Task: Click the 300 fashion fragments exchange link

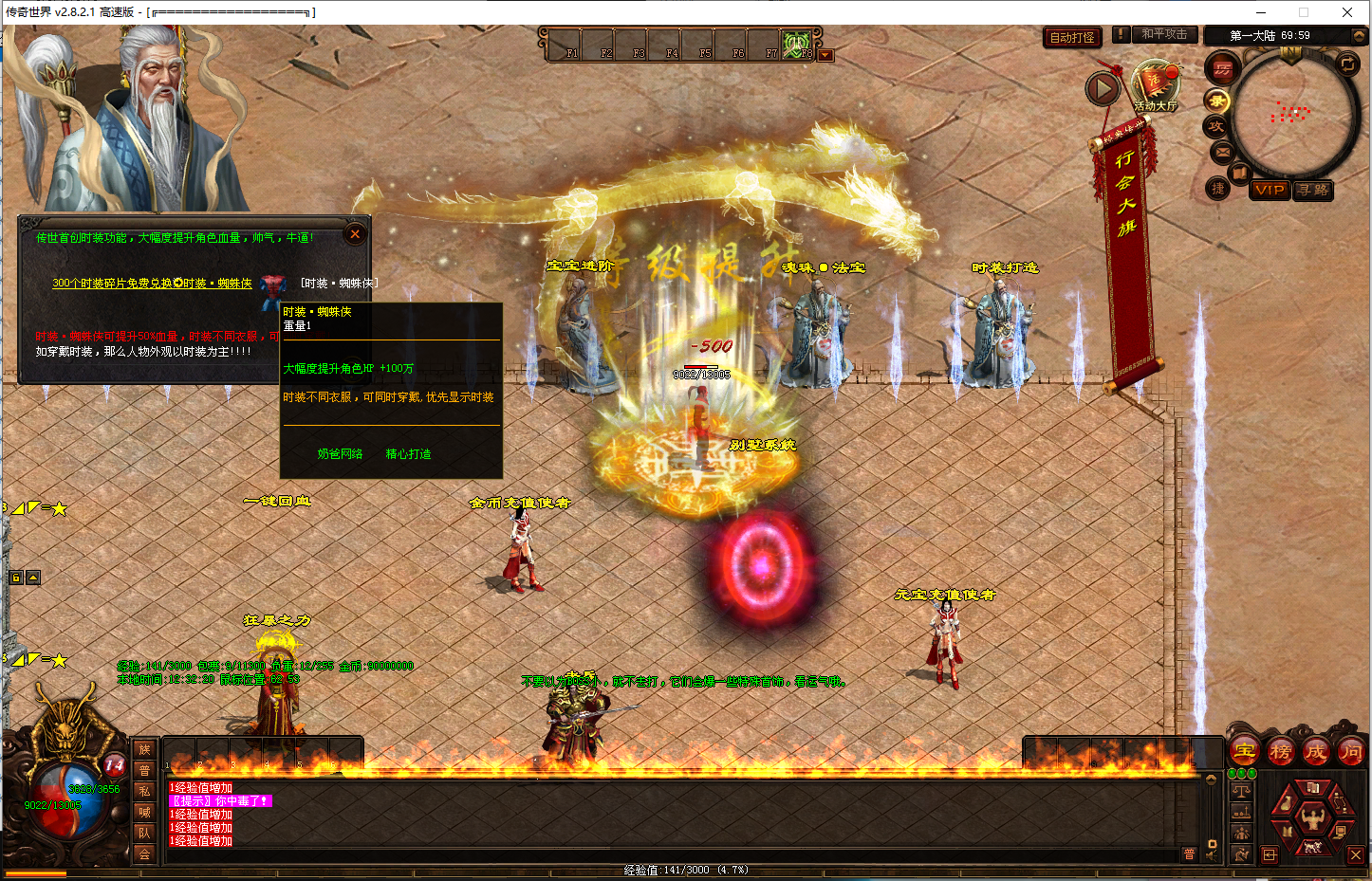Action: click(152, 284)
